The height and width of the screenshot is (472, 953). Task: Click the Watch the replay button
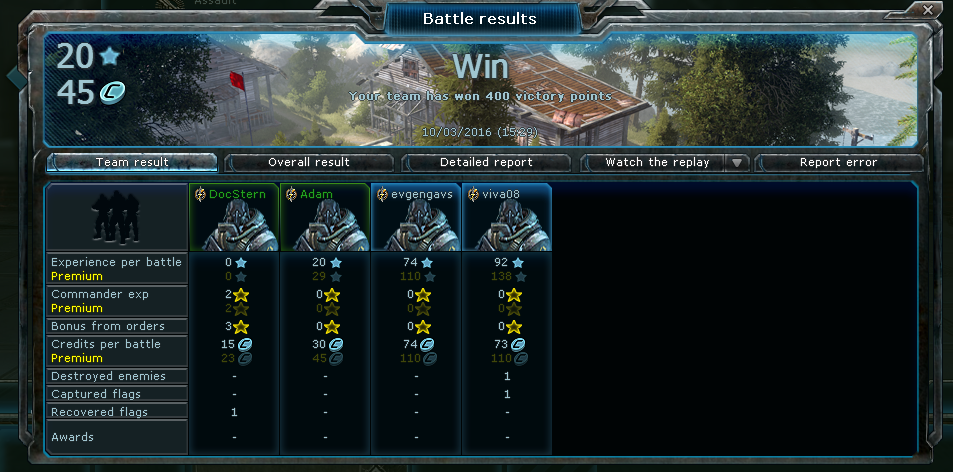pyautogui.click(x=657, y=162)
